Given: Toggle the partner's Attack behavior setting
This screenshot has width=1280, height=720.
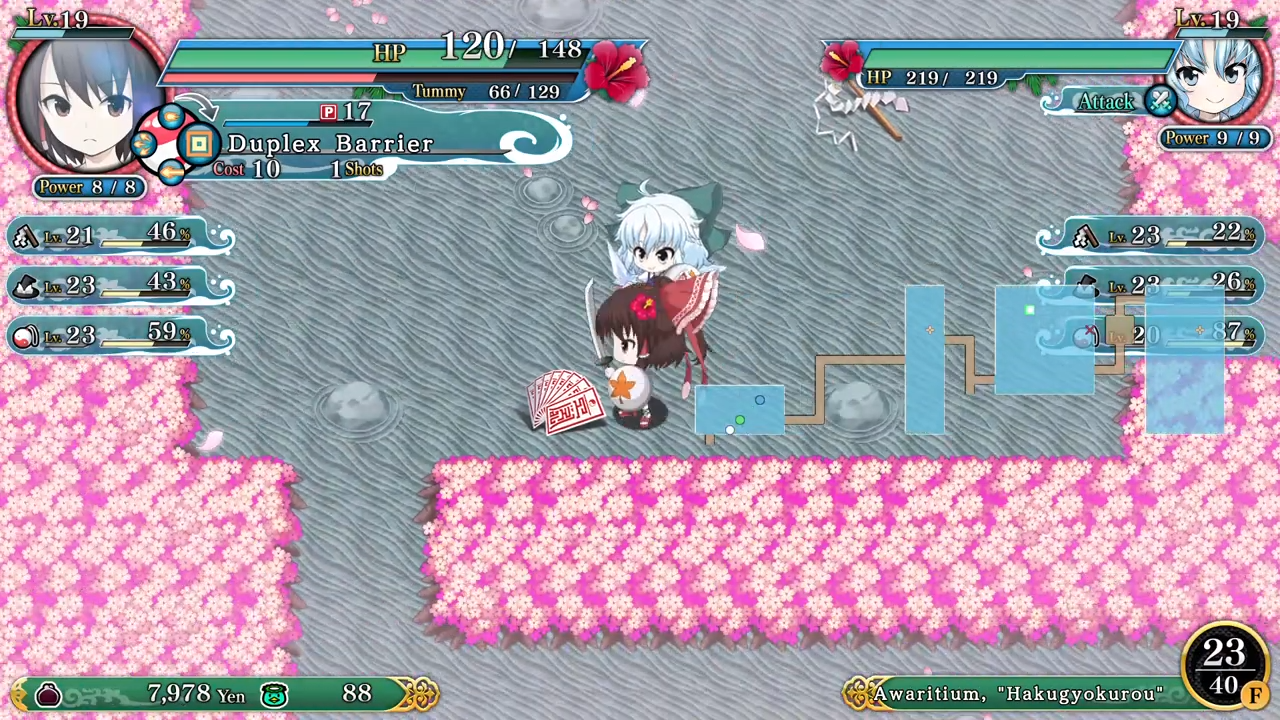Looking at the screenshot, I should [x=1106, y=101].
